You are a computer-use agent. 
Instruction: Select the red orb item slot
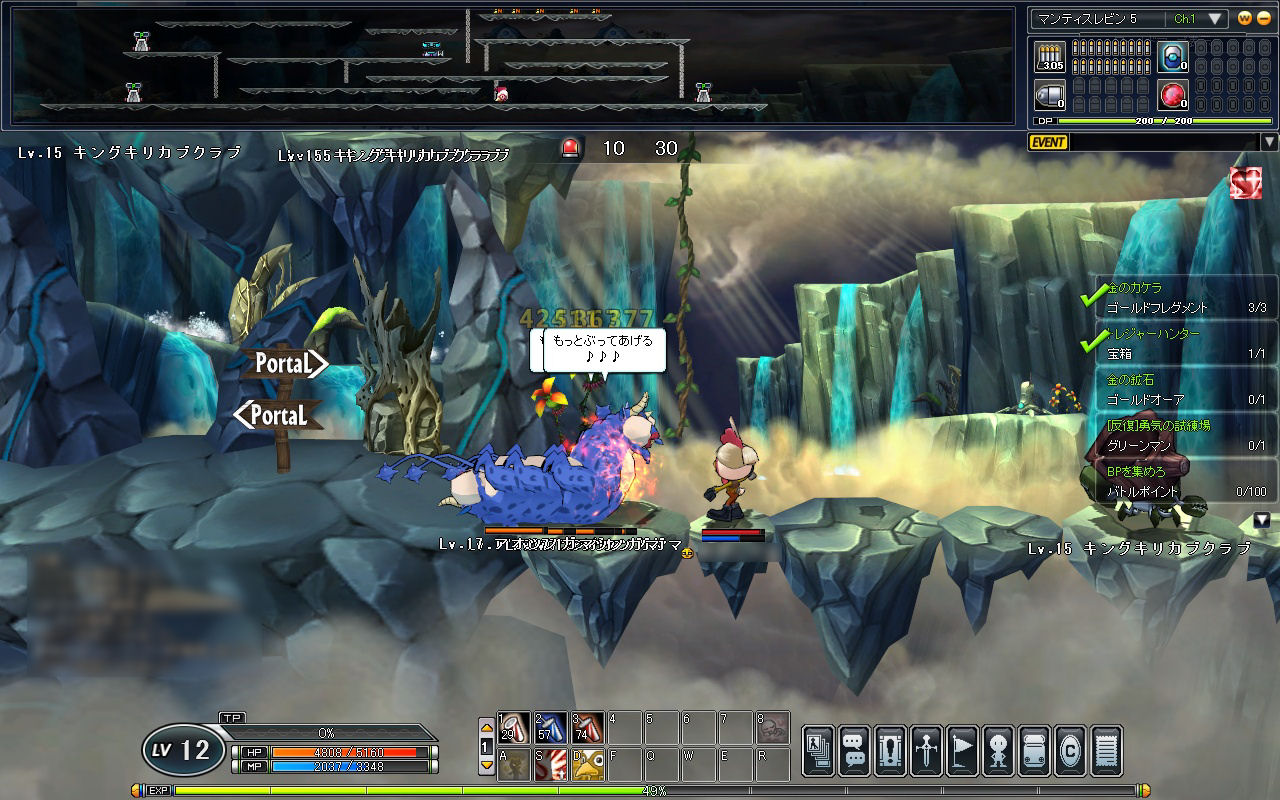[x=1172, y=96]
